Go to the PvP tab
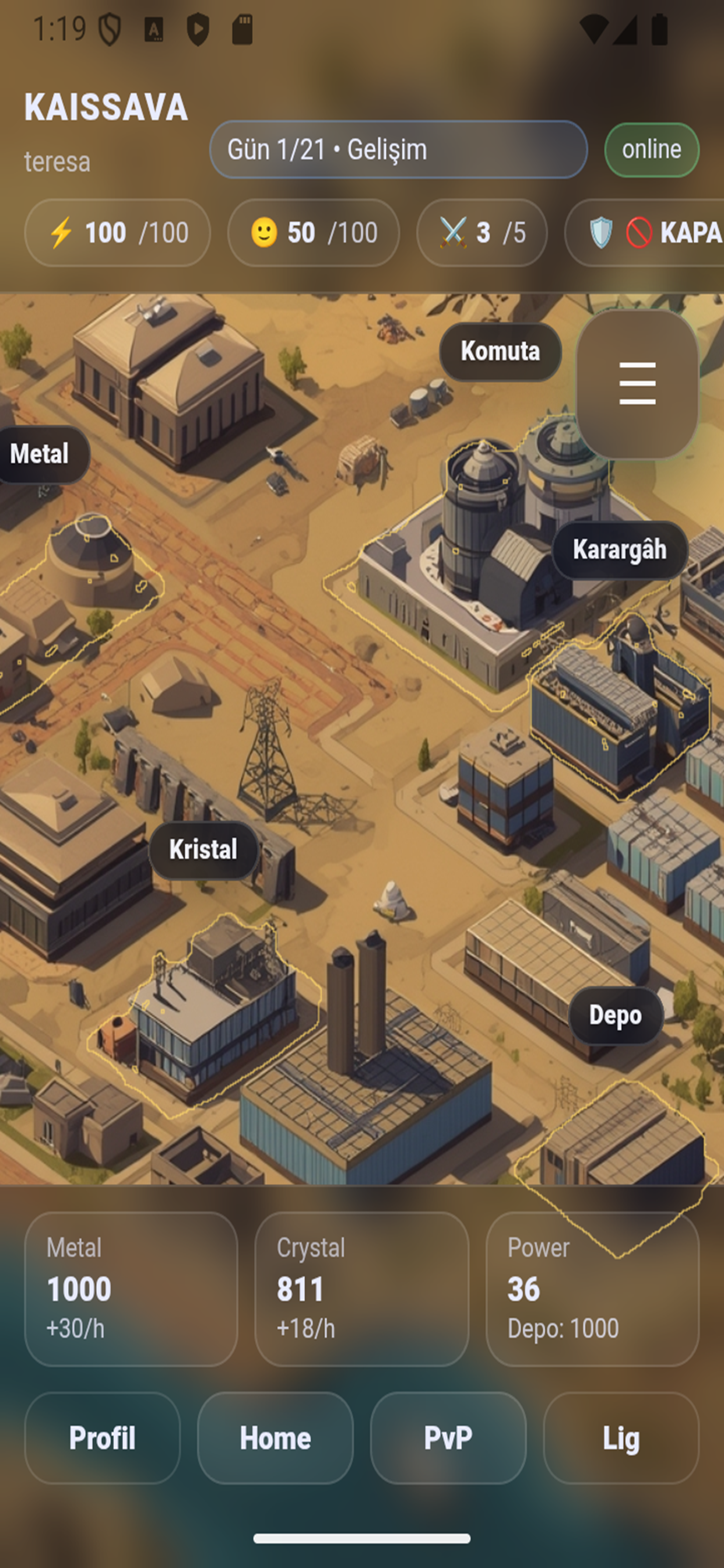724x1568 pixels. [448, 1438]
